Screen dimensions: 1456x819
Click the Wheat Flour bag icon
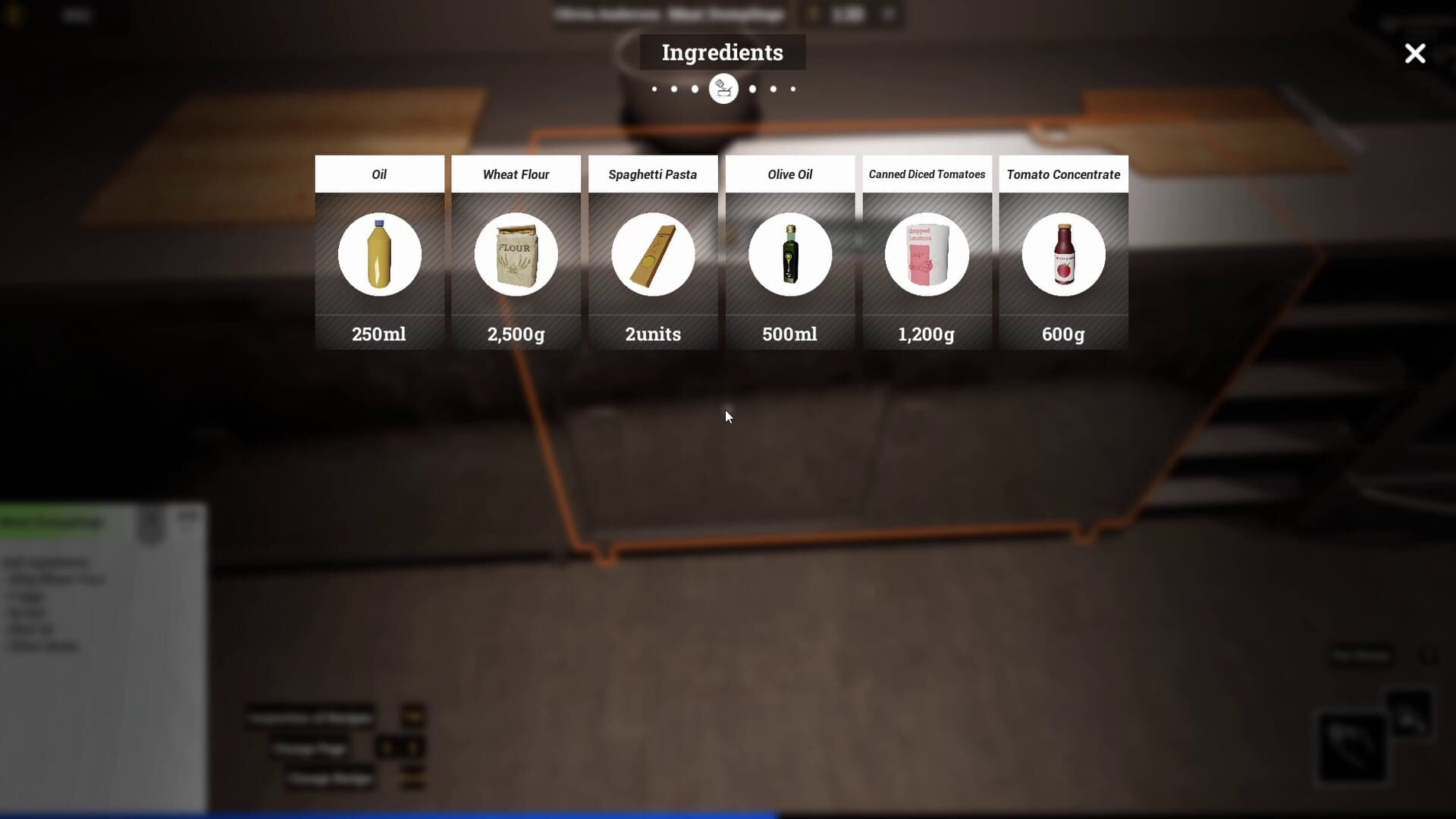click(516, 255)
